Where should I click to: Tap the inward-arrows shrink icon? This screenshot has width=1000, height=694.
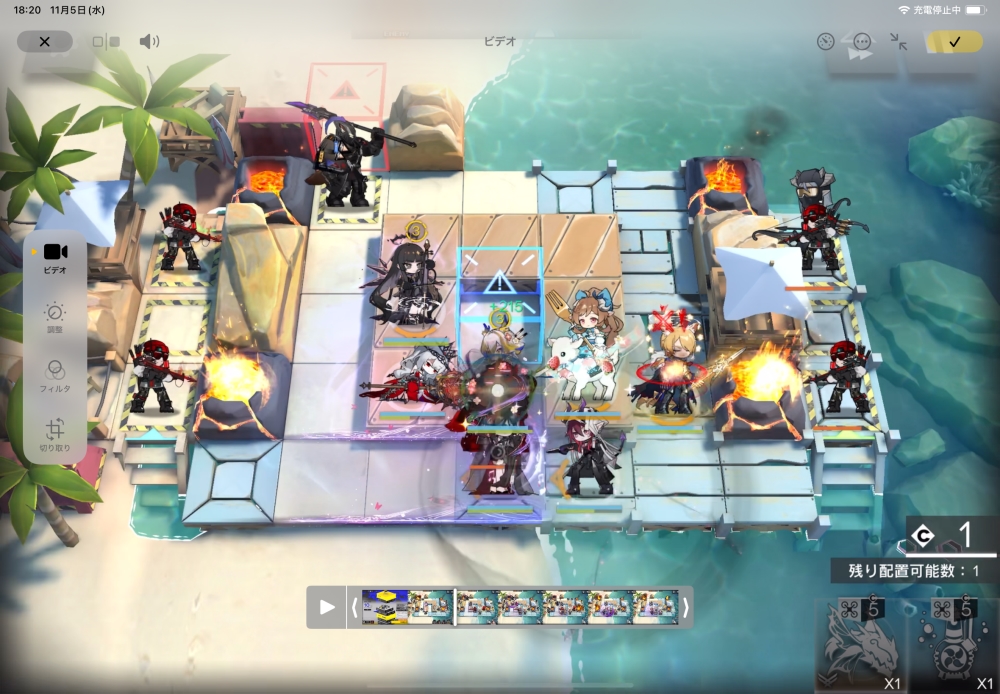pyautogui.click(x=898, y=42)
